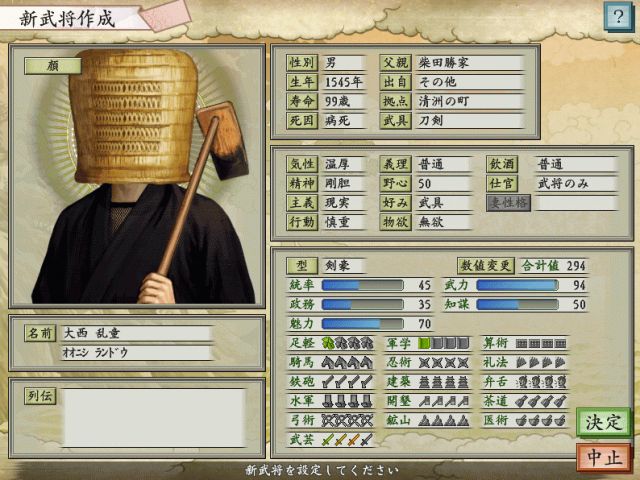Cancel creation with the 中止 button

click(603, 457)
